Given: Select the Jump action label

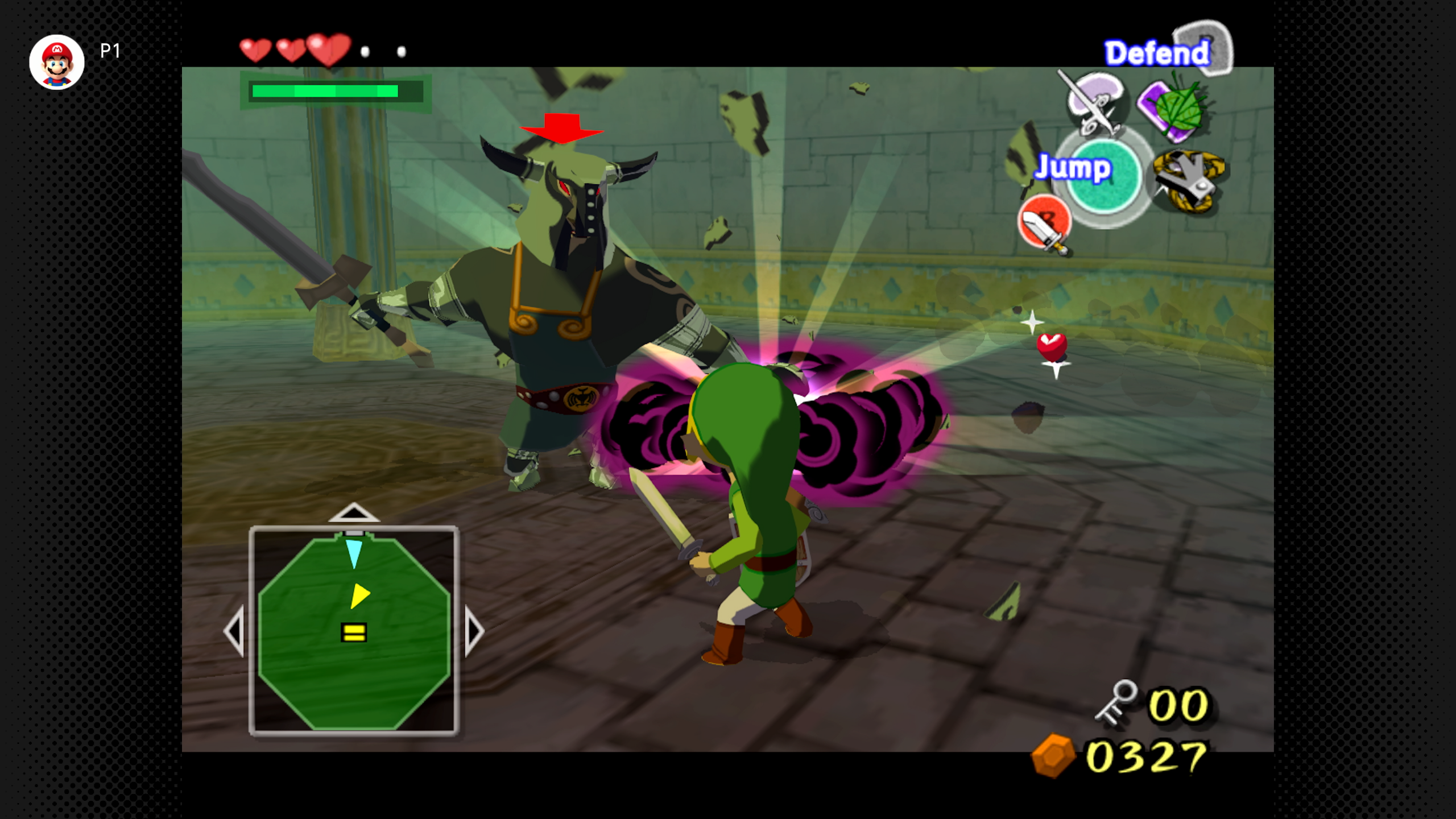Looking at the screenshot, I should (1073, 167).
